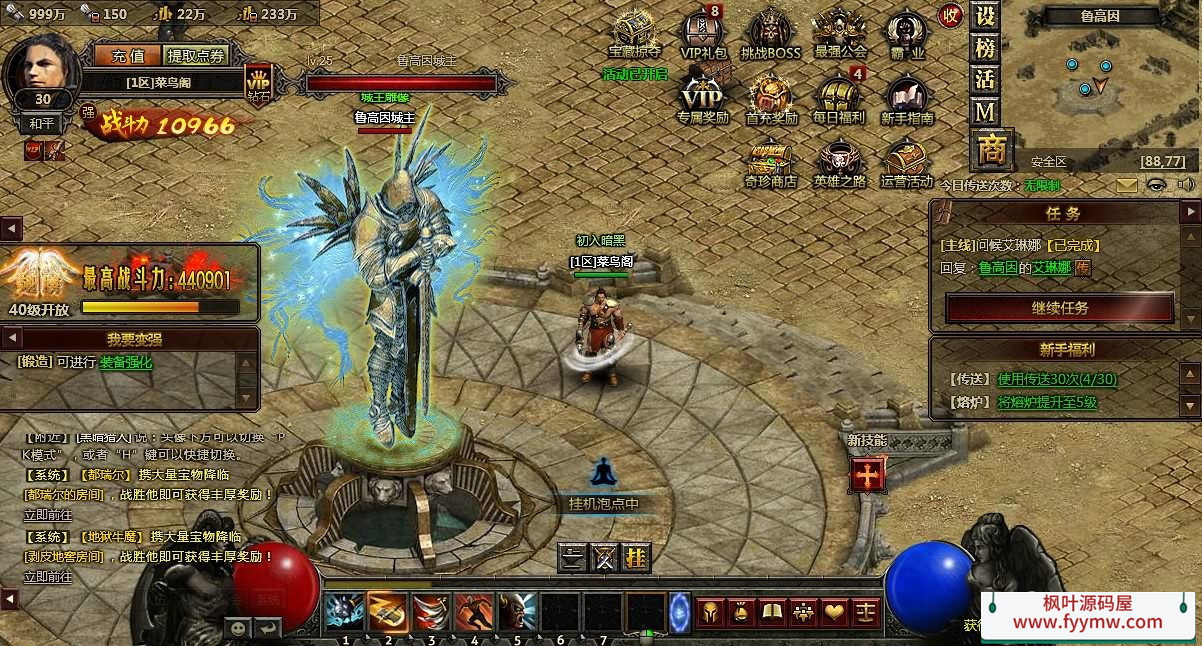Click the 继续任务 continue quest button
Image resolution: width=1202 pixels, height=646 pixels.
(x=1059, y=308)
